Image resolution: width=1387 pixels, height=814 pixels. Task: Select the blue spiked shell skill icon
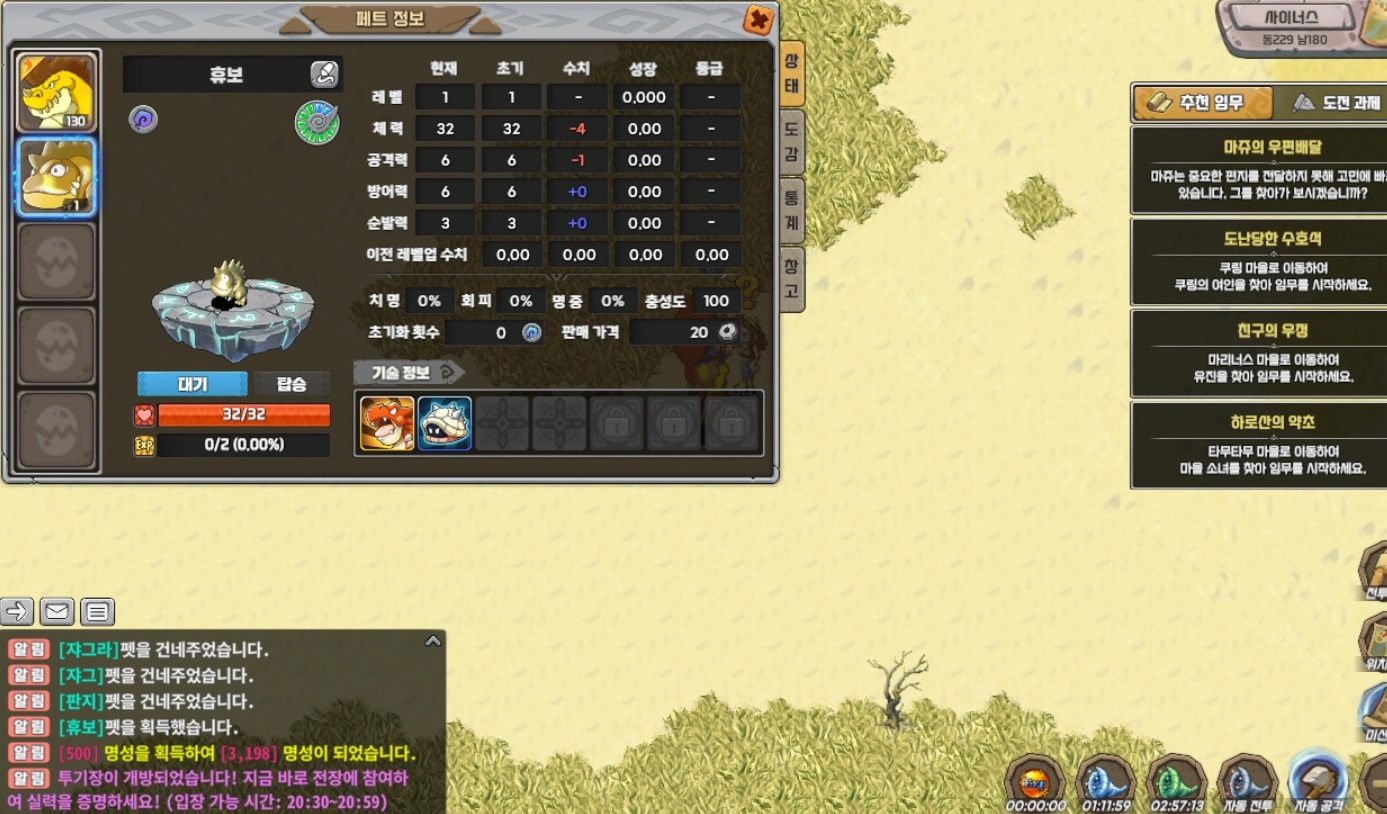click(444, 423)
